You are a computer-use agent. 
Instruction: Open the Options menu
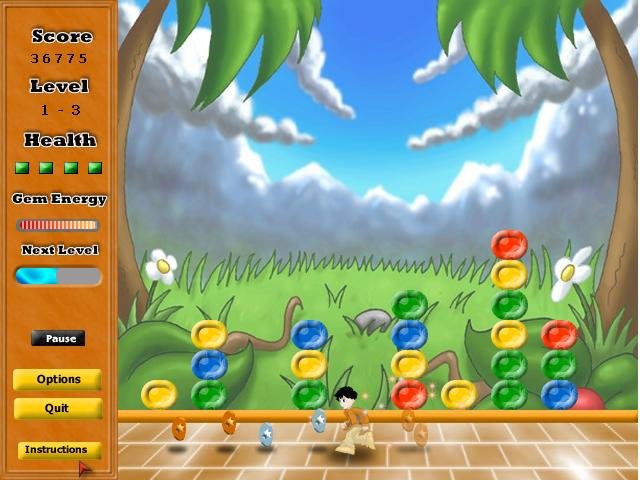pyautogui.click(x=58, y=380)
